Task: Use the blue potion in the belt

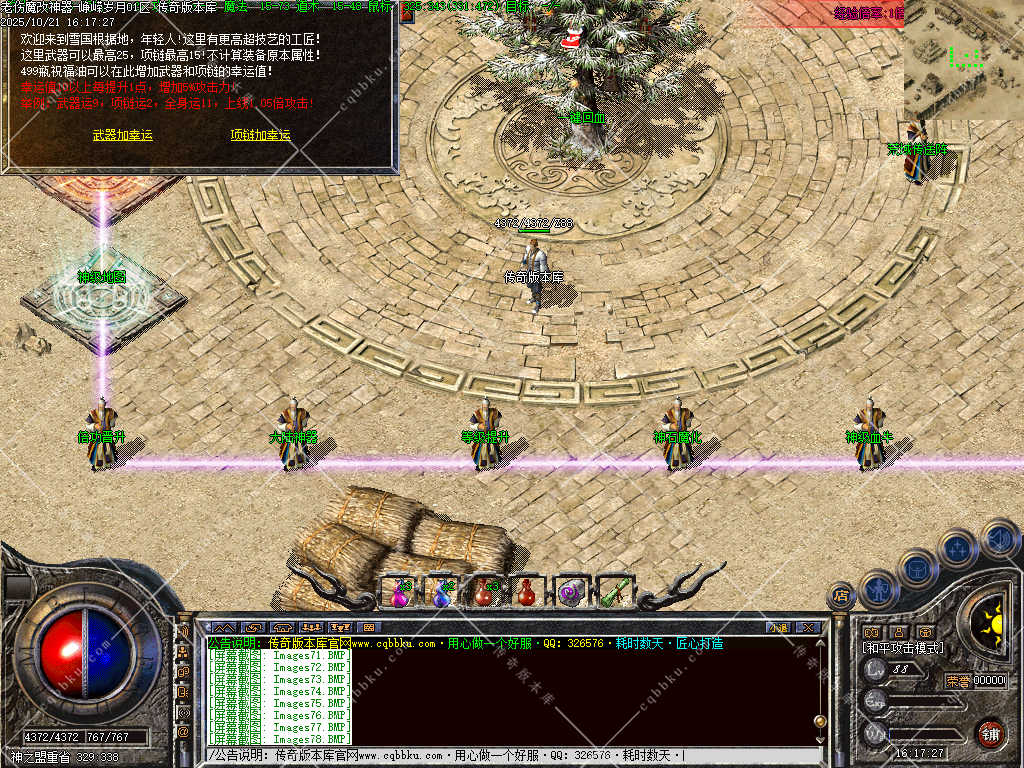Action: [441, 592]
